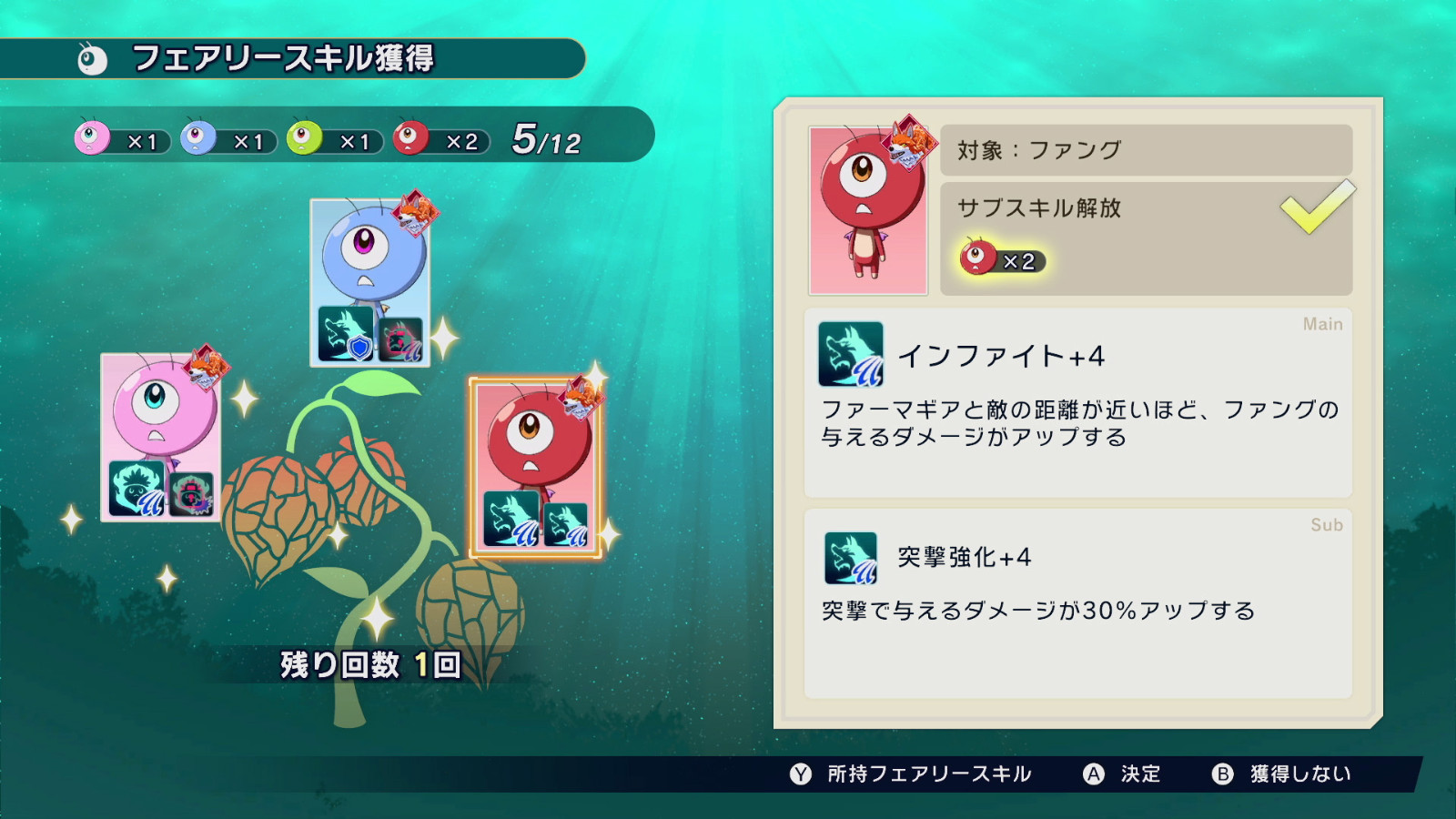This screenshot has width=1456, height=819.
Task: Select the green fairy counter icon
Action: [303, 140]
